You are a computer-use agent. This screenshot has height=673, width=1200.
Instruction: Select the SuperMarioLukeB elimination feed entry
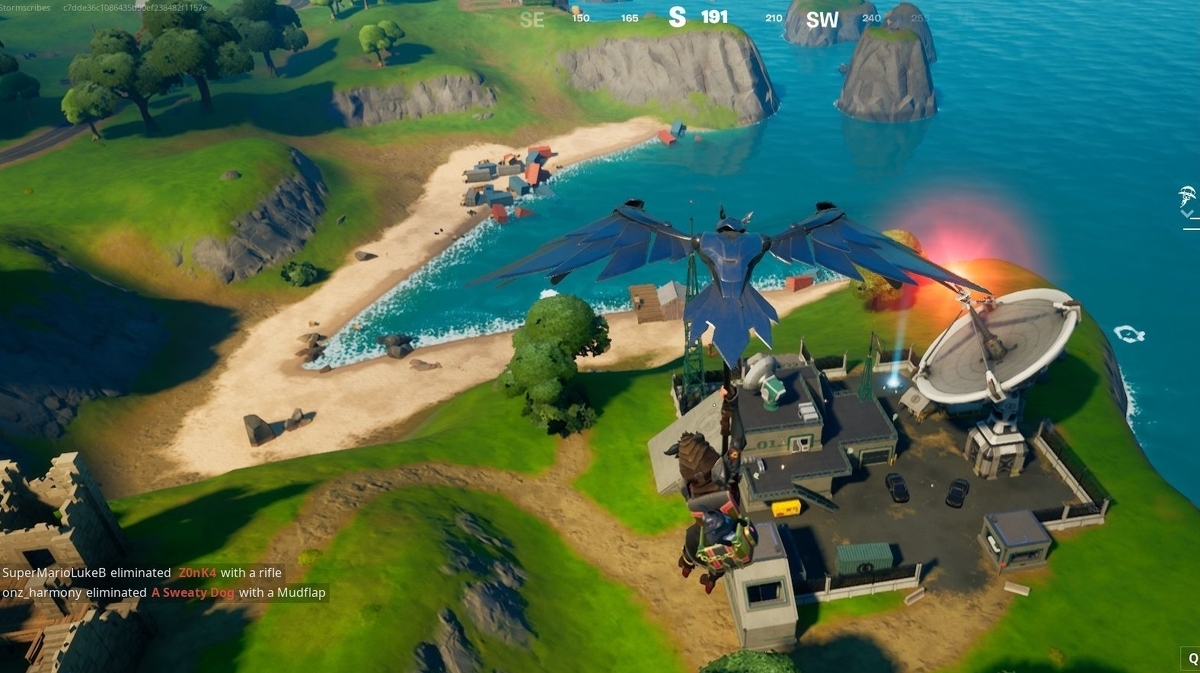click(142, 573)
